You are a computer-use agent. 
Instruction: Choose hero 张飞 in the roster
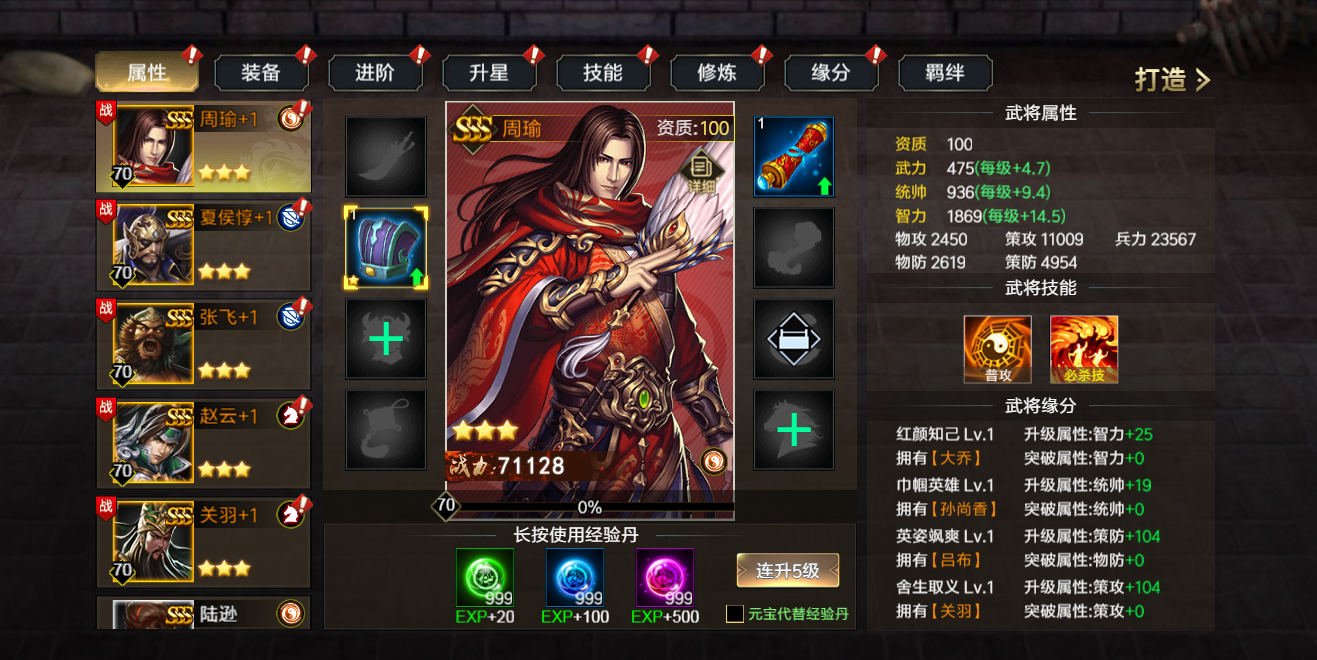coord(203,344)
